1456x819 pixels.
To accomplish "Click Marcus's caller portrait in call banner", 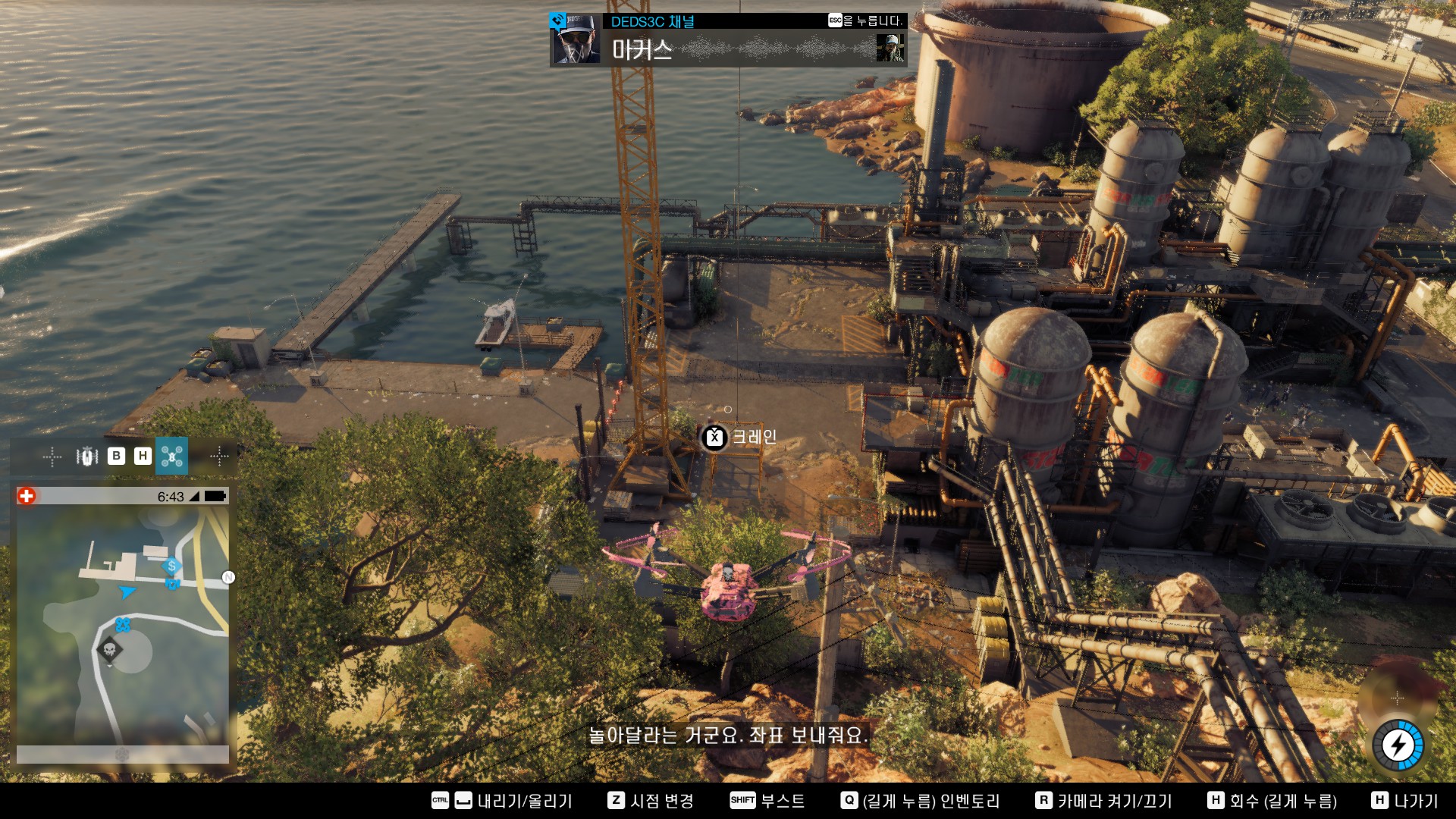I will [576, 39].
